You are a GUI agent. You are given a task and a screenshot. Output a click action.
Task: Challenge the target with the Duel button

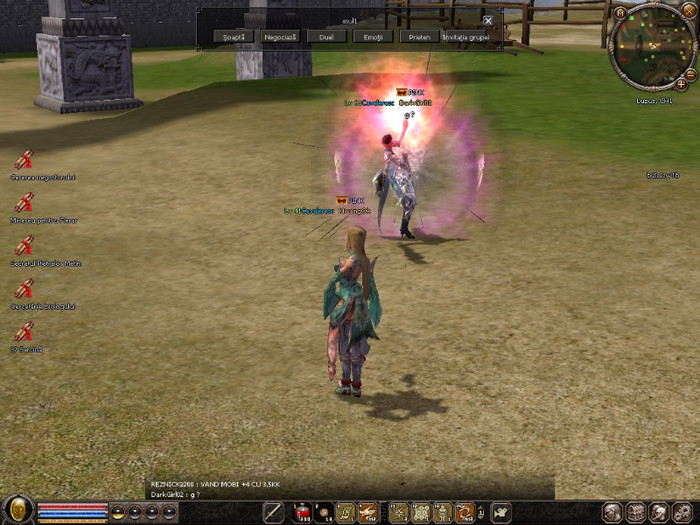326,36
